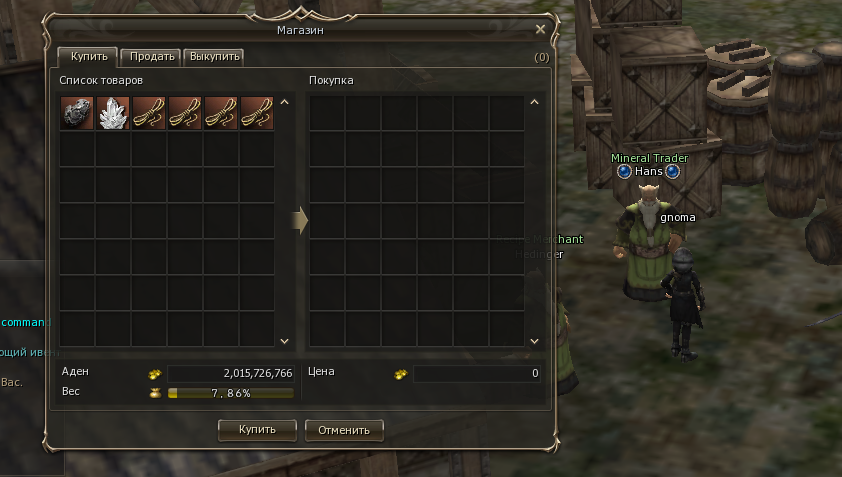The image size is (842, 477).
Task: Close the Магазин shop window
Action: (541, 30)
